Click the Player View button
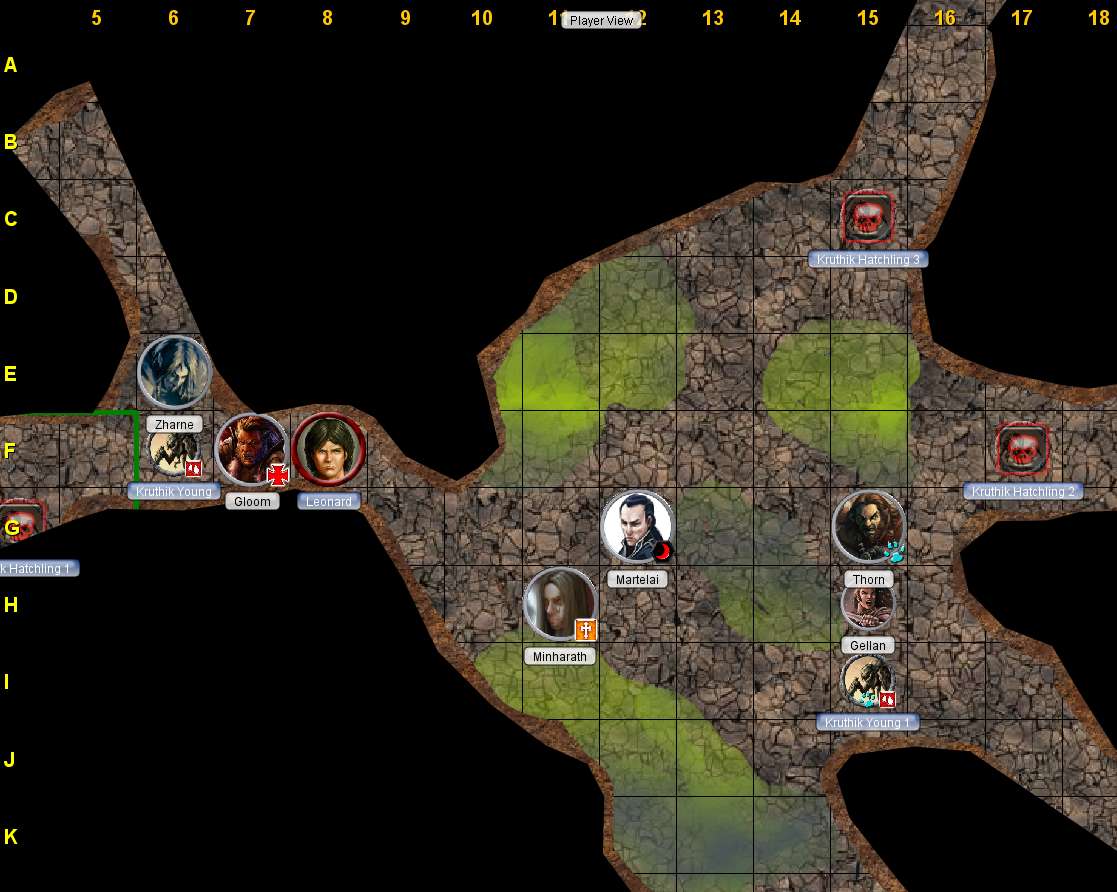The image size is (1117, 892). point(601,20)
